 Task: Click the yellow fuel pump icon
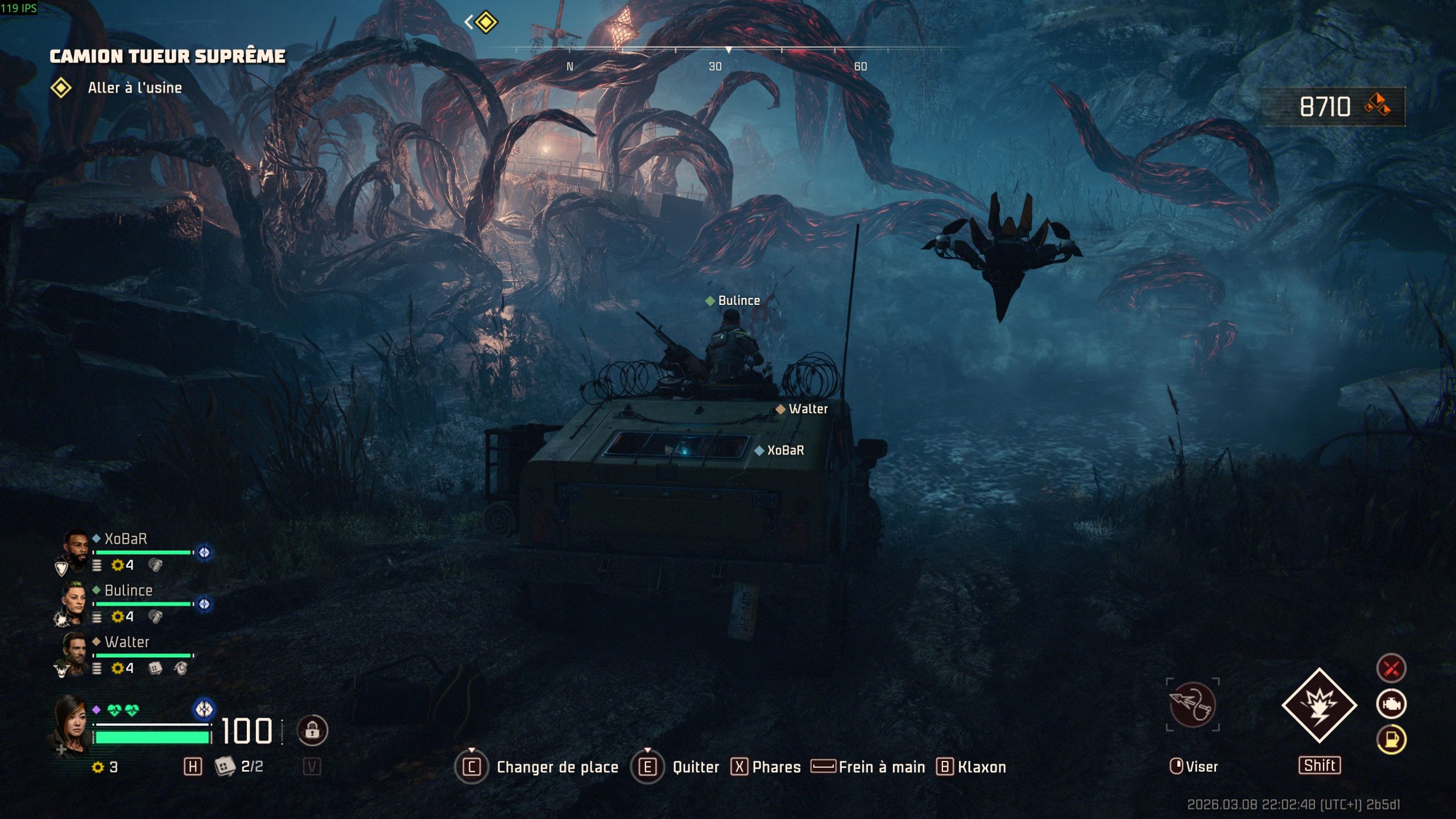coord(1391,740)
